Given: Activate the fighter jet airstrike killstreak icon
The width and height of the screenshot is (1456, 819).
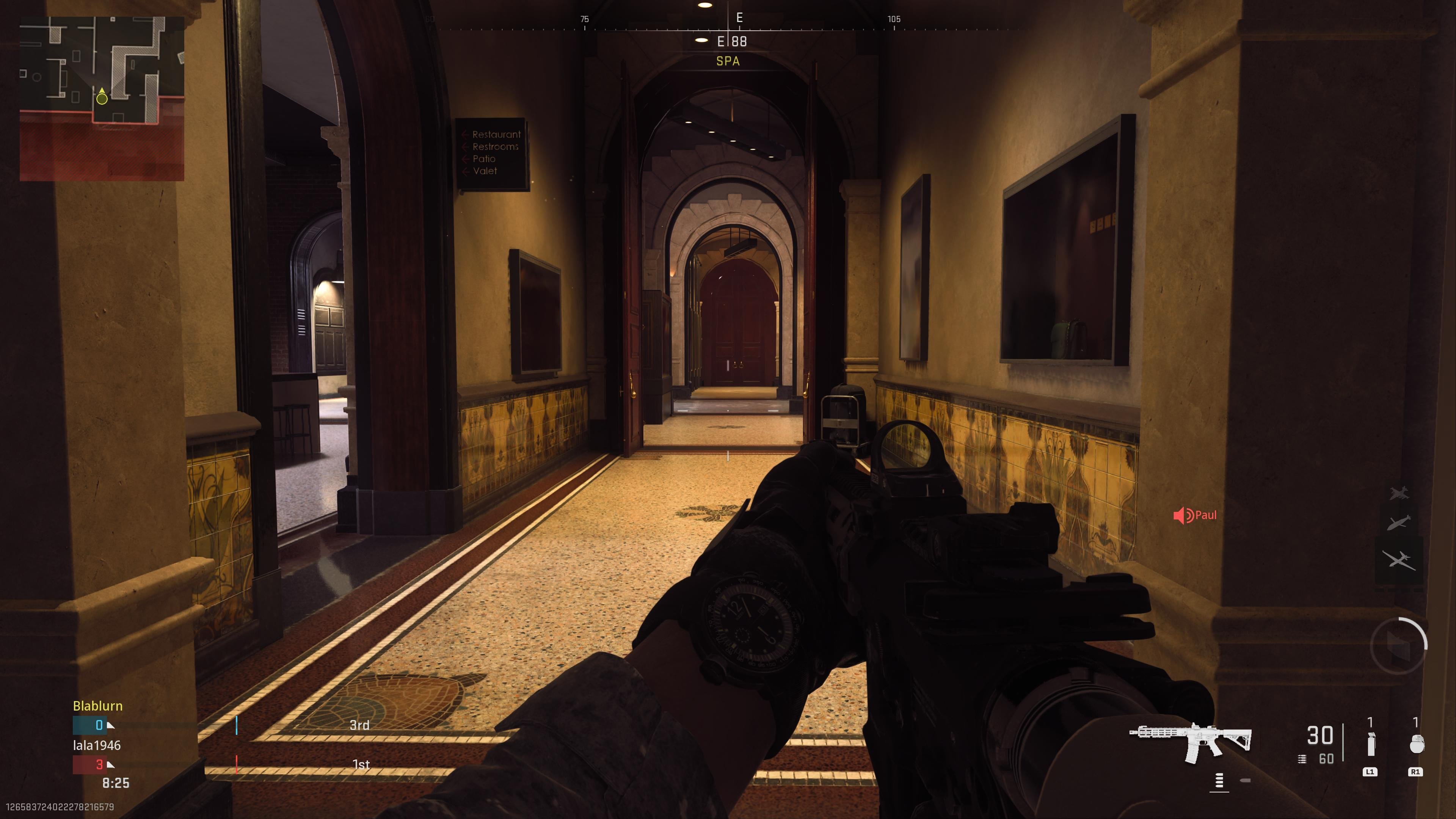Looking at the screenshot, I should (1400, 493).
